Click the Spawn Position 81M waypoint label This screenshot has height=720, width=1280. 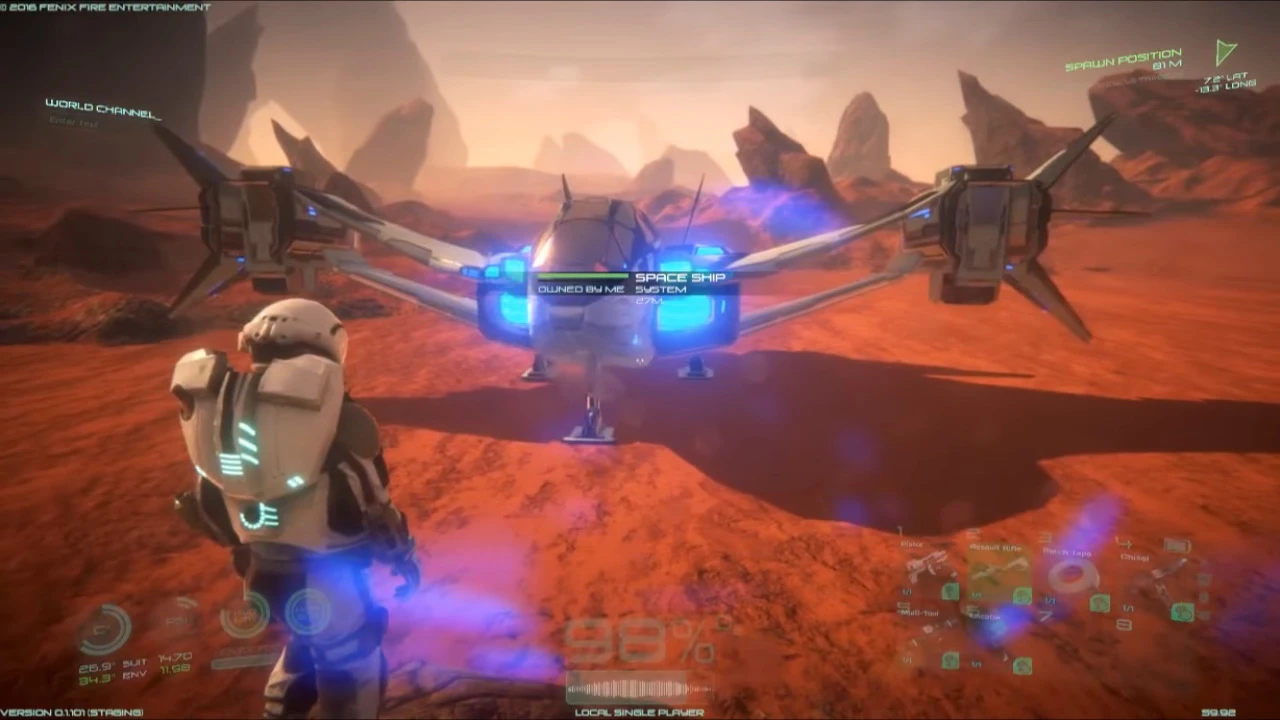tap(1123, 60)
